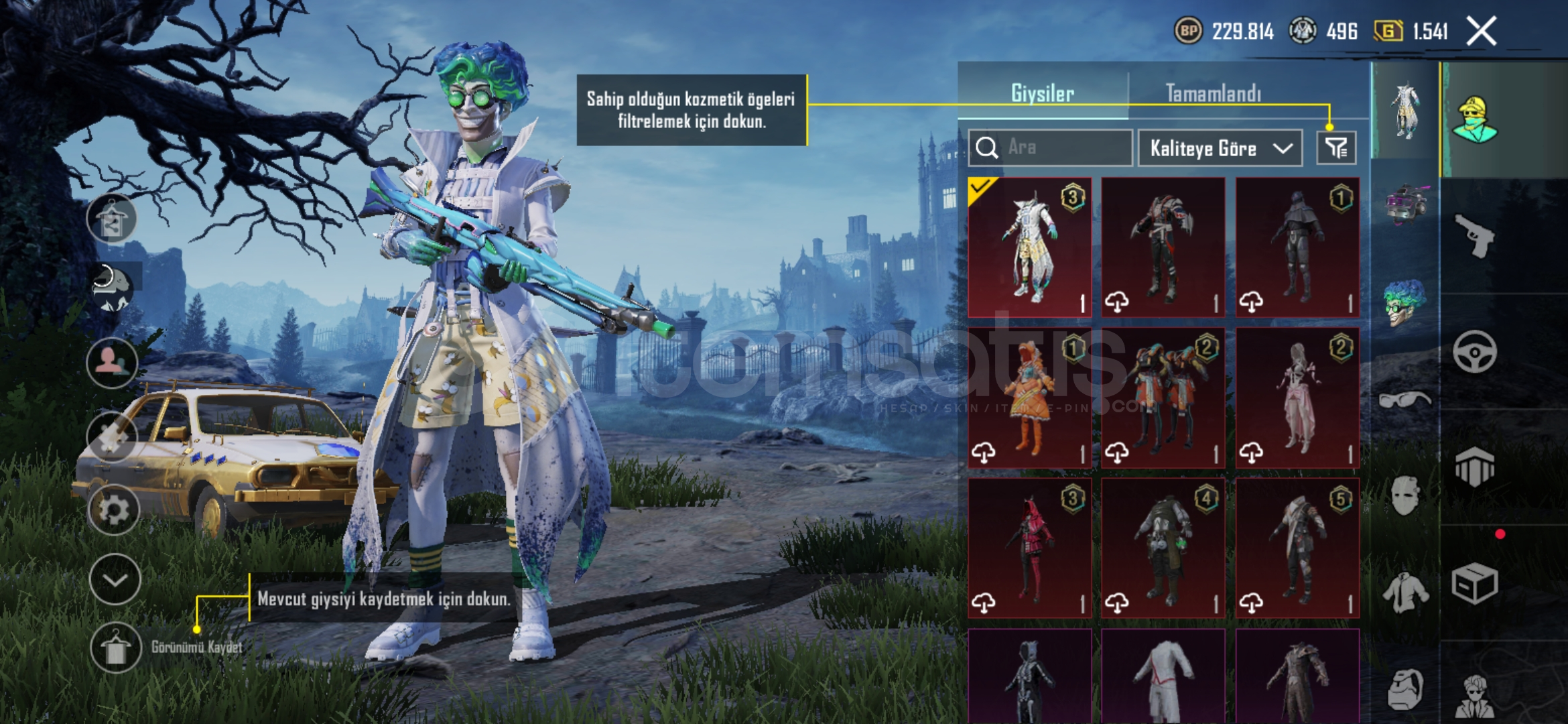Select the equipped white coat outfit
Screen dimensions: 1568x724
[1030, 247]
